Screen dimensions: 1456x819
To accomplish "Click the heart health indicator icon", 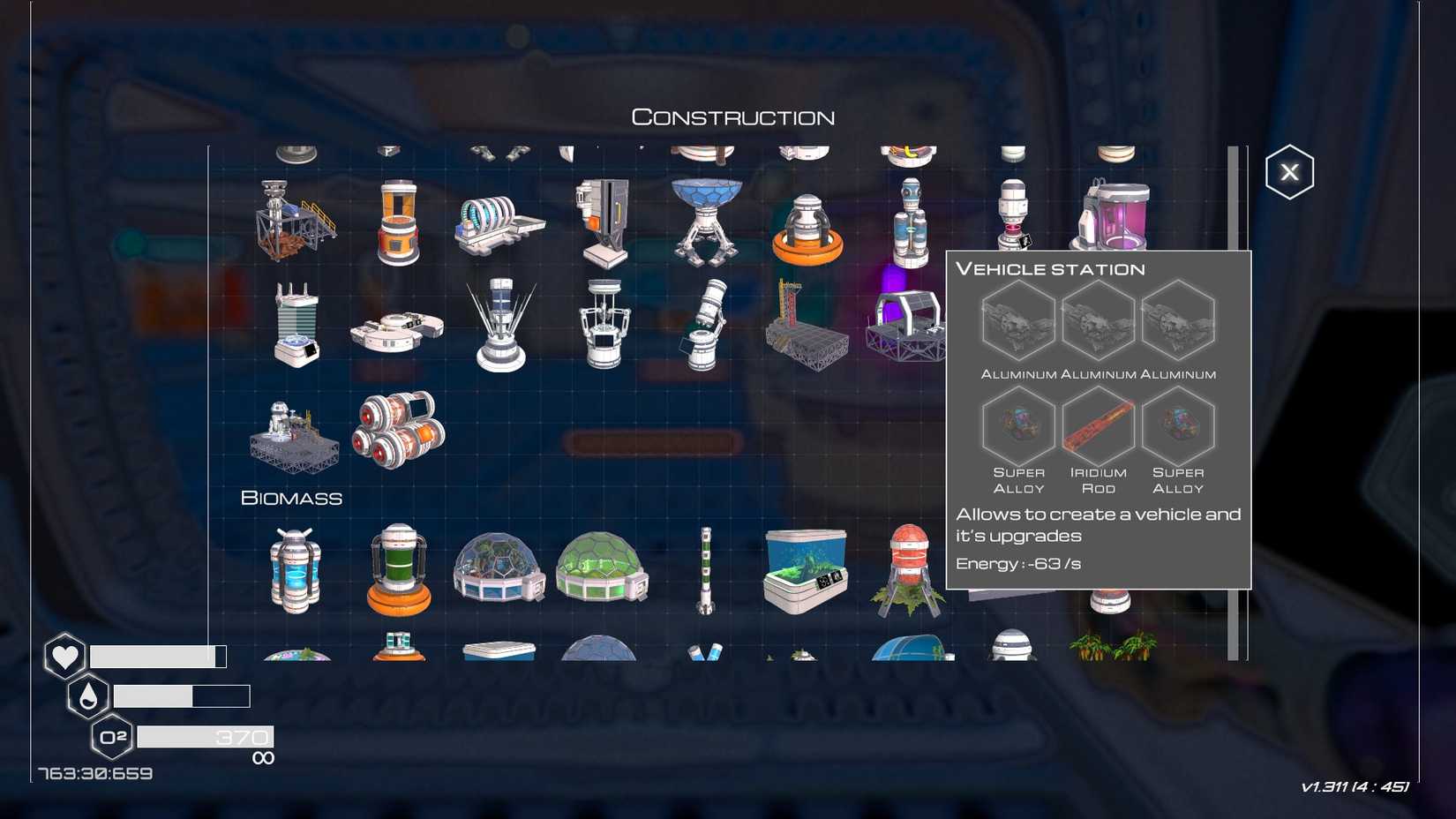I will 65,655.
